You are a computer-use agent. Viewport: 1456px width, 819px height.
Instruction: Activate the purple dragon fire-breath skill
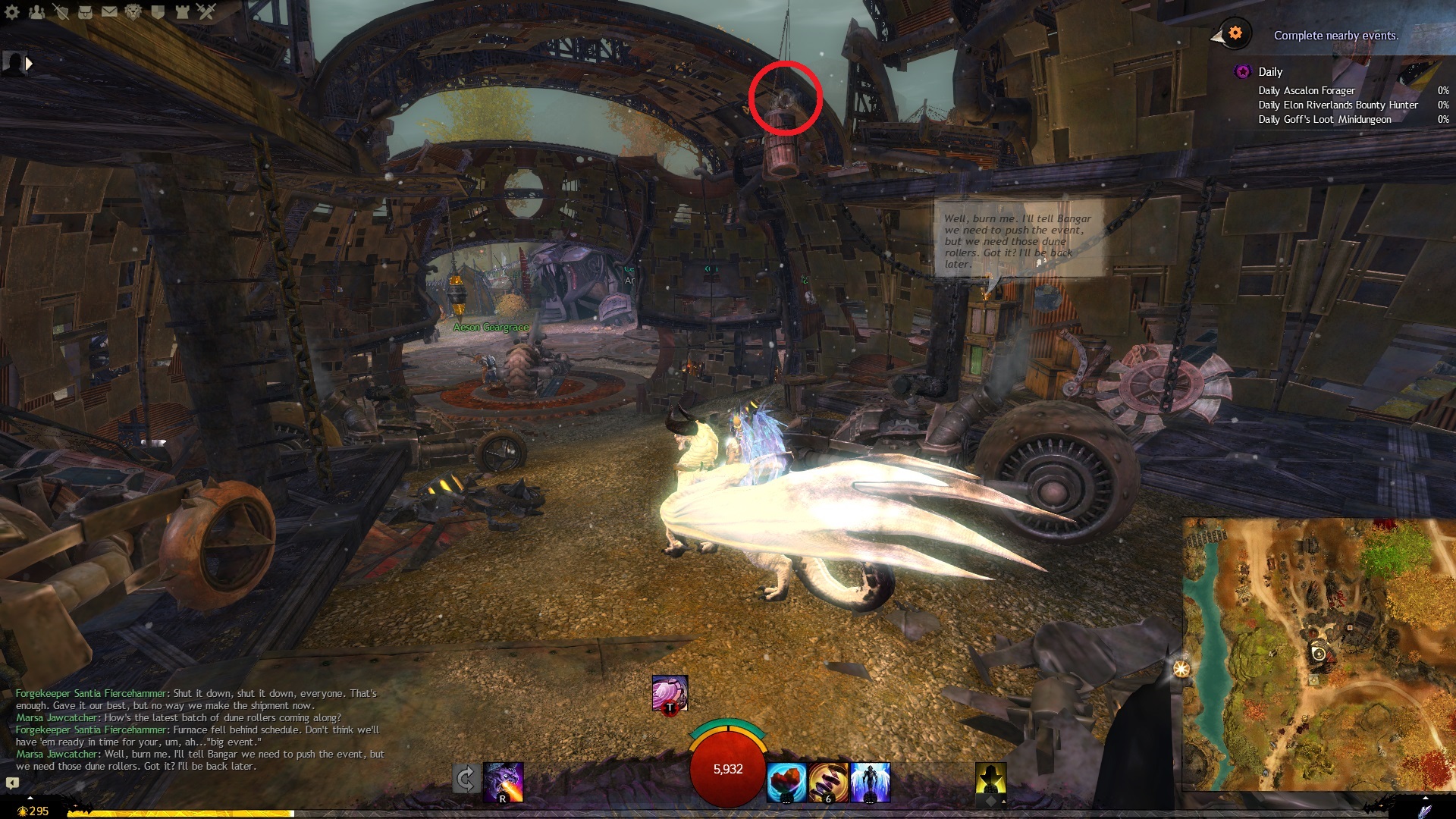(x=504, y=782)
